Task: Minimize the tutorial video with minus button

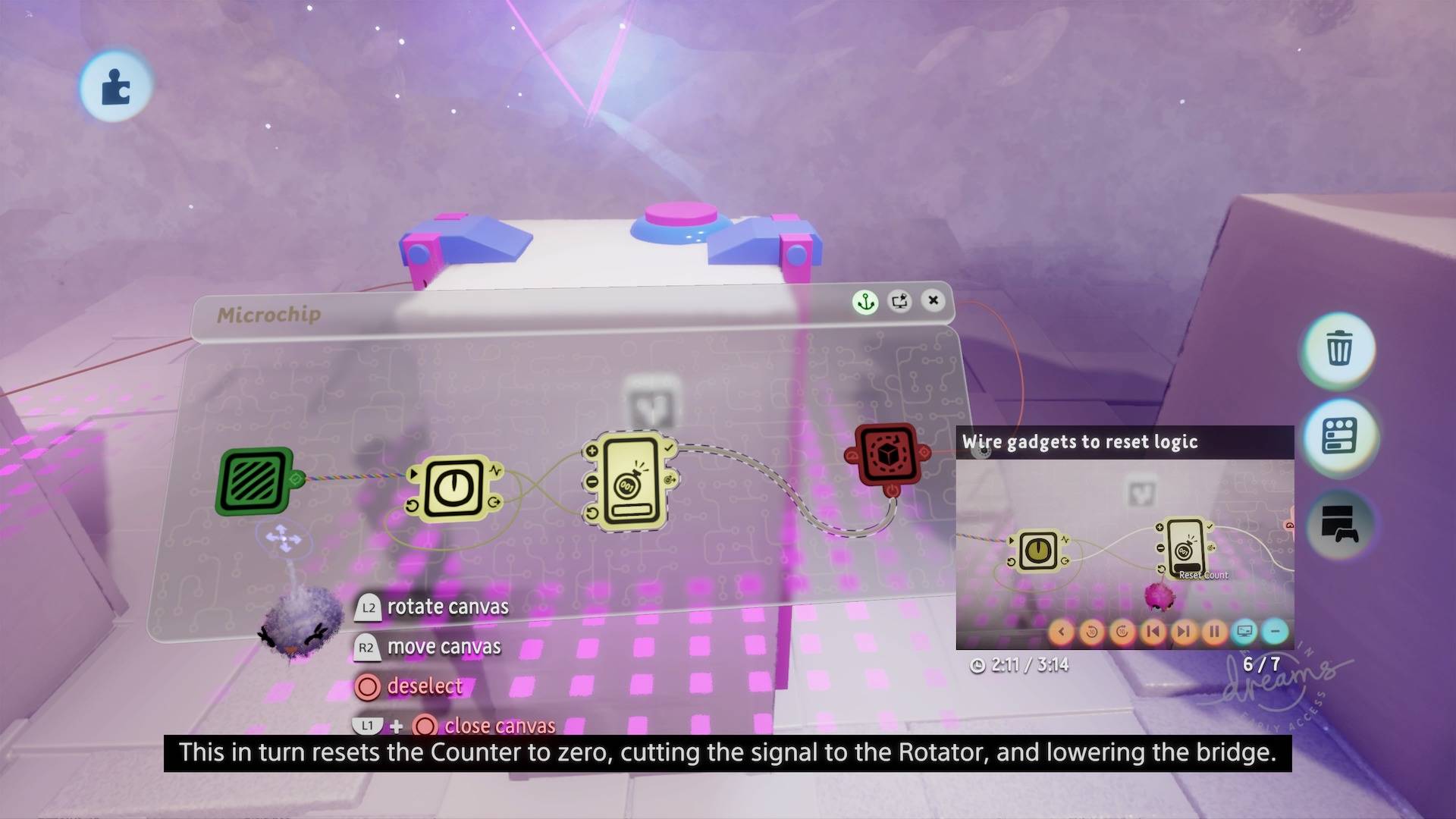Action: [1276, 631]
